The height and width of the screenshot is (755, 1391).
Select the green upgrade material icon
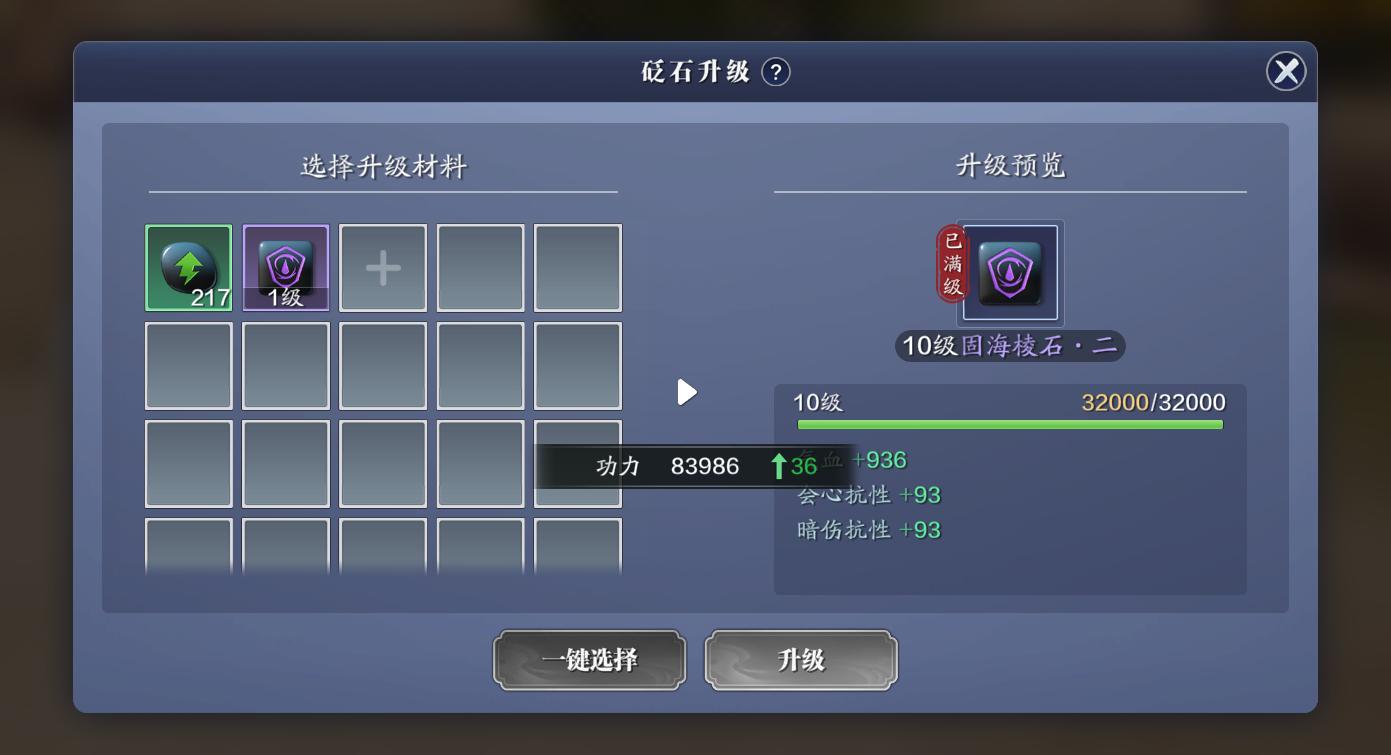pos(189,267)
